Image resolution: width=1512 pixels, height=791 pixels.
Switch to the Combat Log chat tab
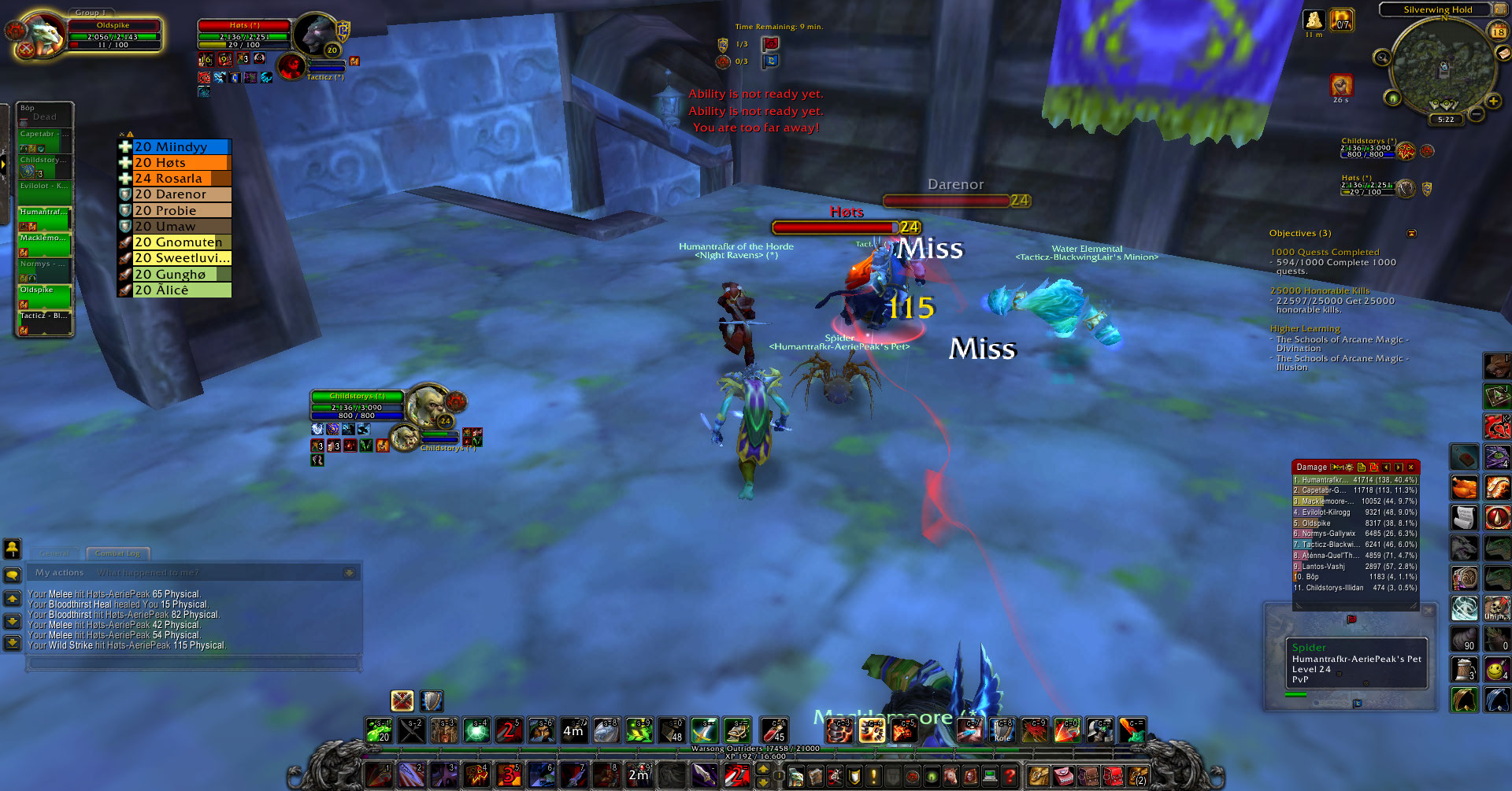117,553
